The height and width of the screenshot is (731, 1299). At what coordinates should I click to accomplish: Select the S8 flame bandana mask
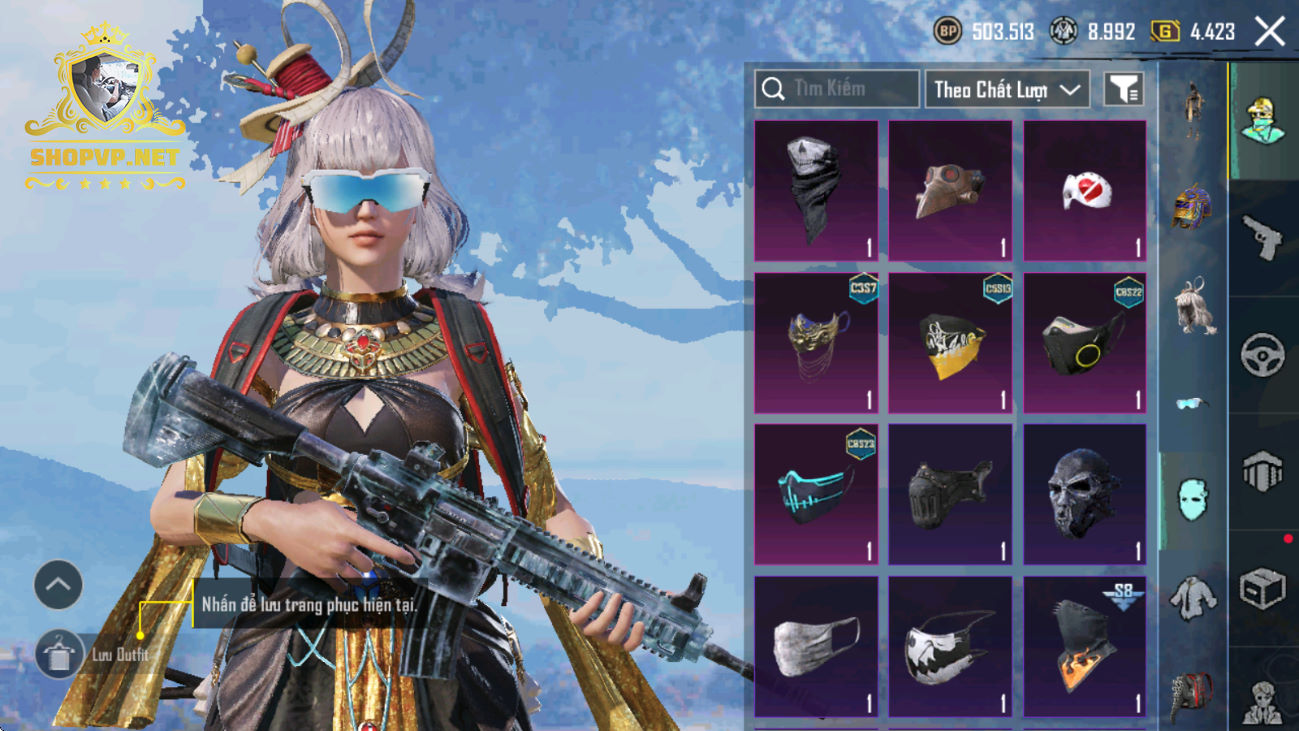[x=1085, y=646]
